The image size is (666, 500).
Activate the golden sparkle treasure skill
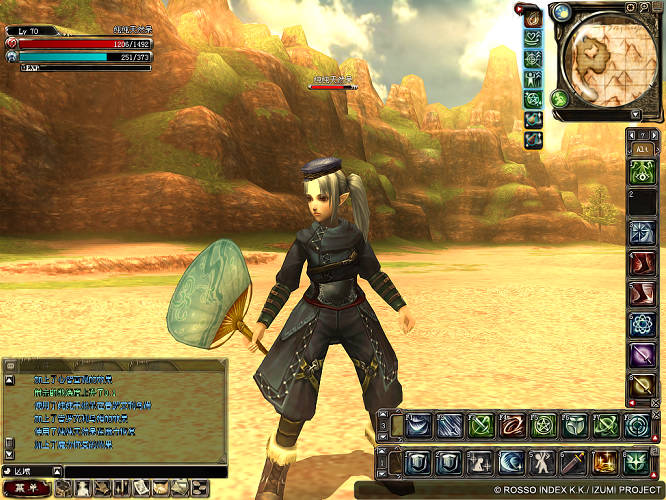pos(604,463)
